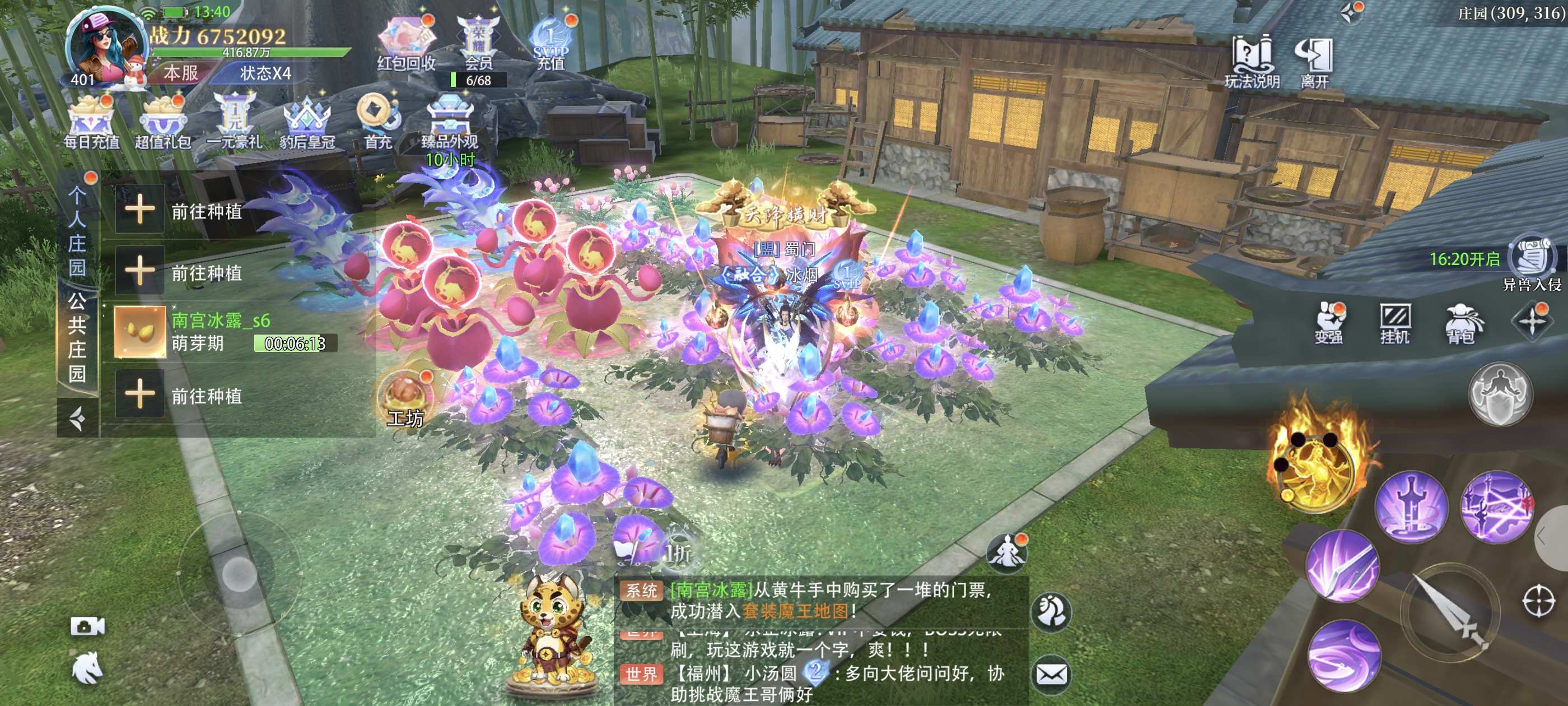The height and width of the screenshot is (706, 1568).
Task: Open the 背包 backpack inventory
Action: [x=1461, y=323]
